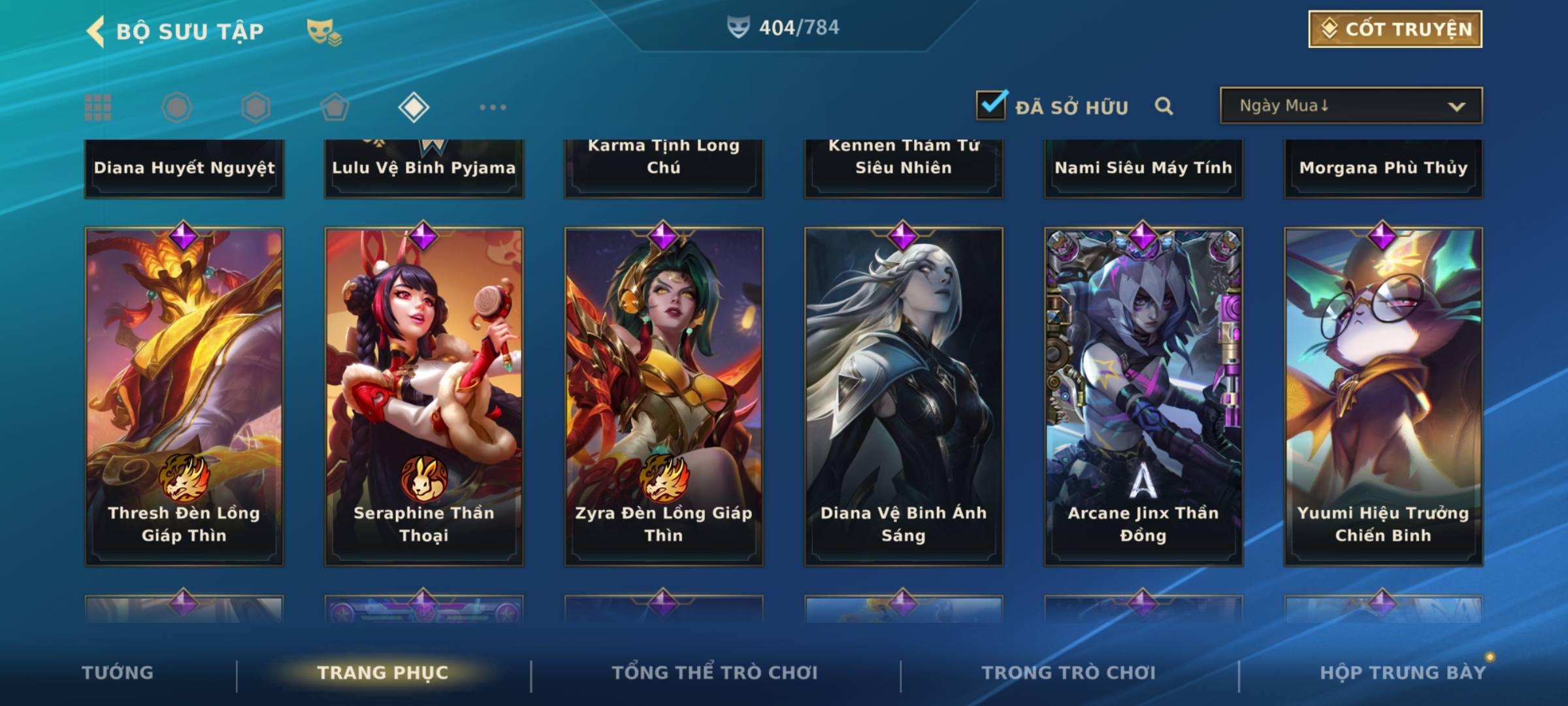Toggle the Đã Sở Hữu checkbox
The image size is (1568, 706).
click(991, 105)
